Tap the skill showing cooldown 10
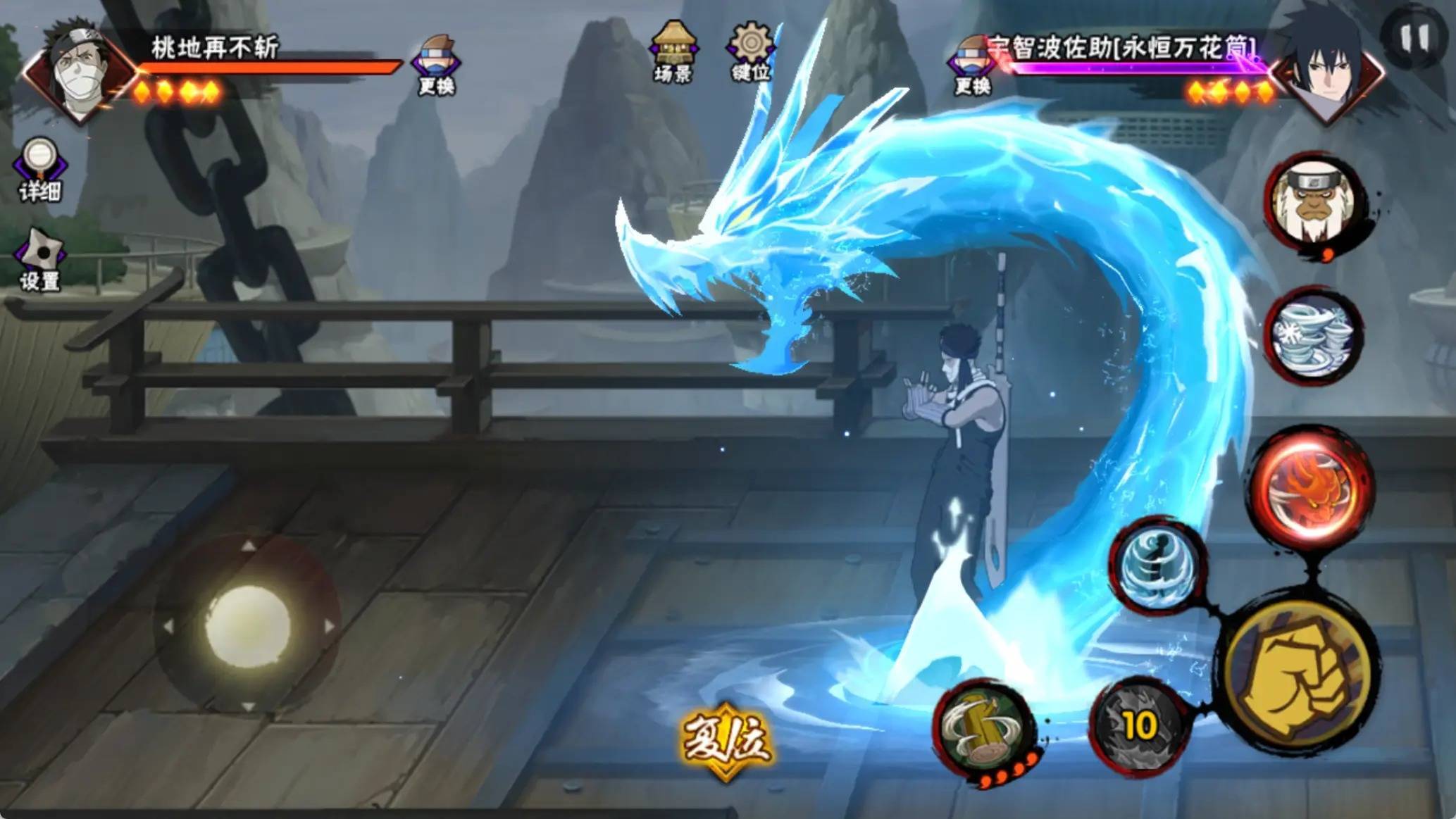The width and height of the screenshot is (1456, 819). [1138, 725]
